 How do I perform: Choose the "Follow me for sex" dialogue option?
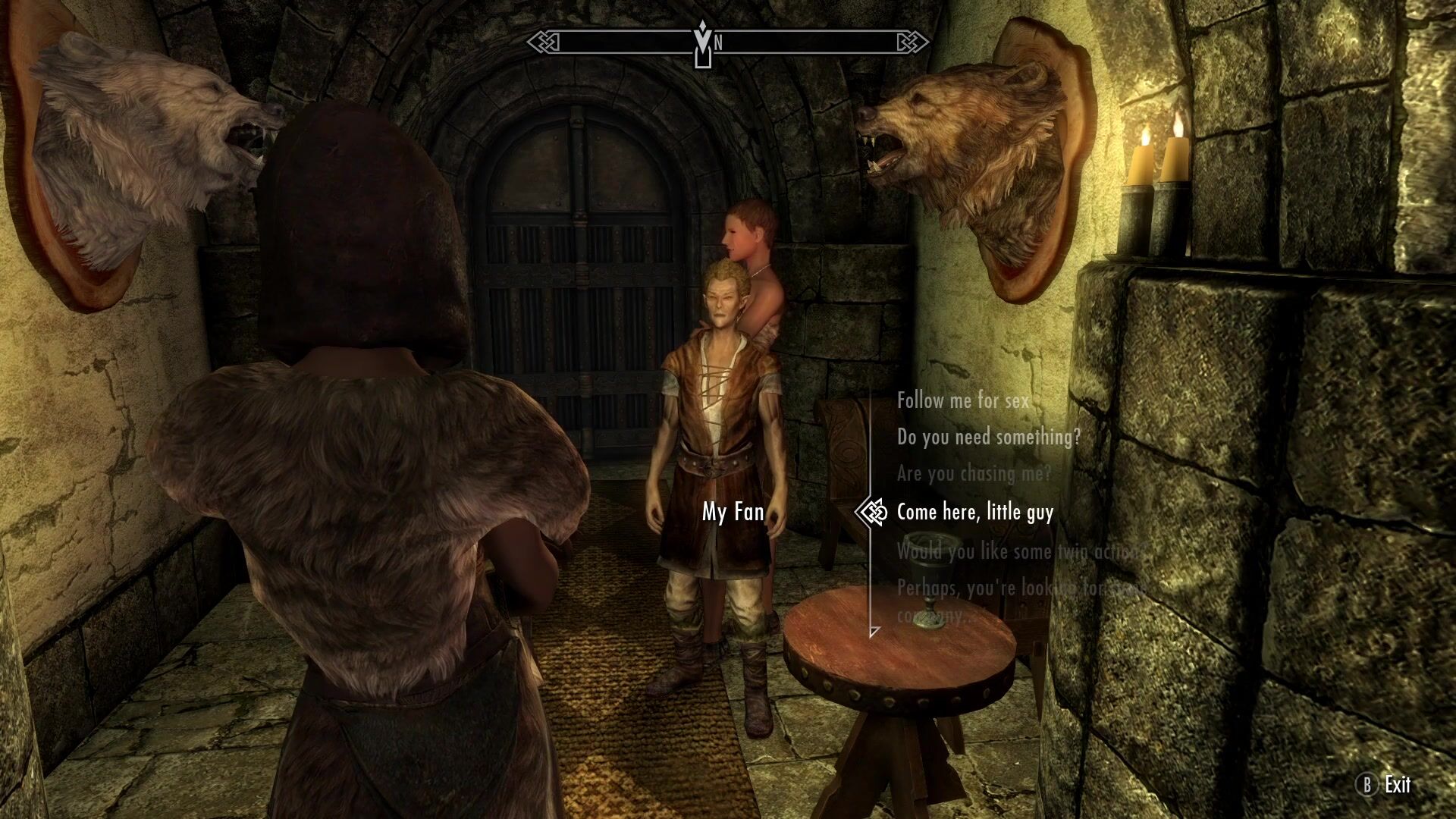point(962,400)
